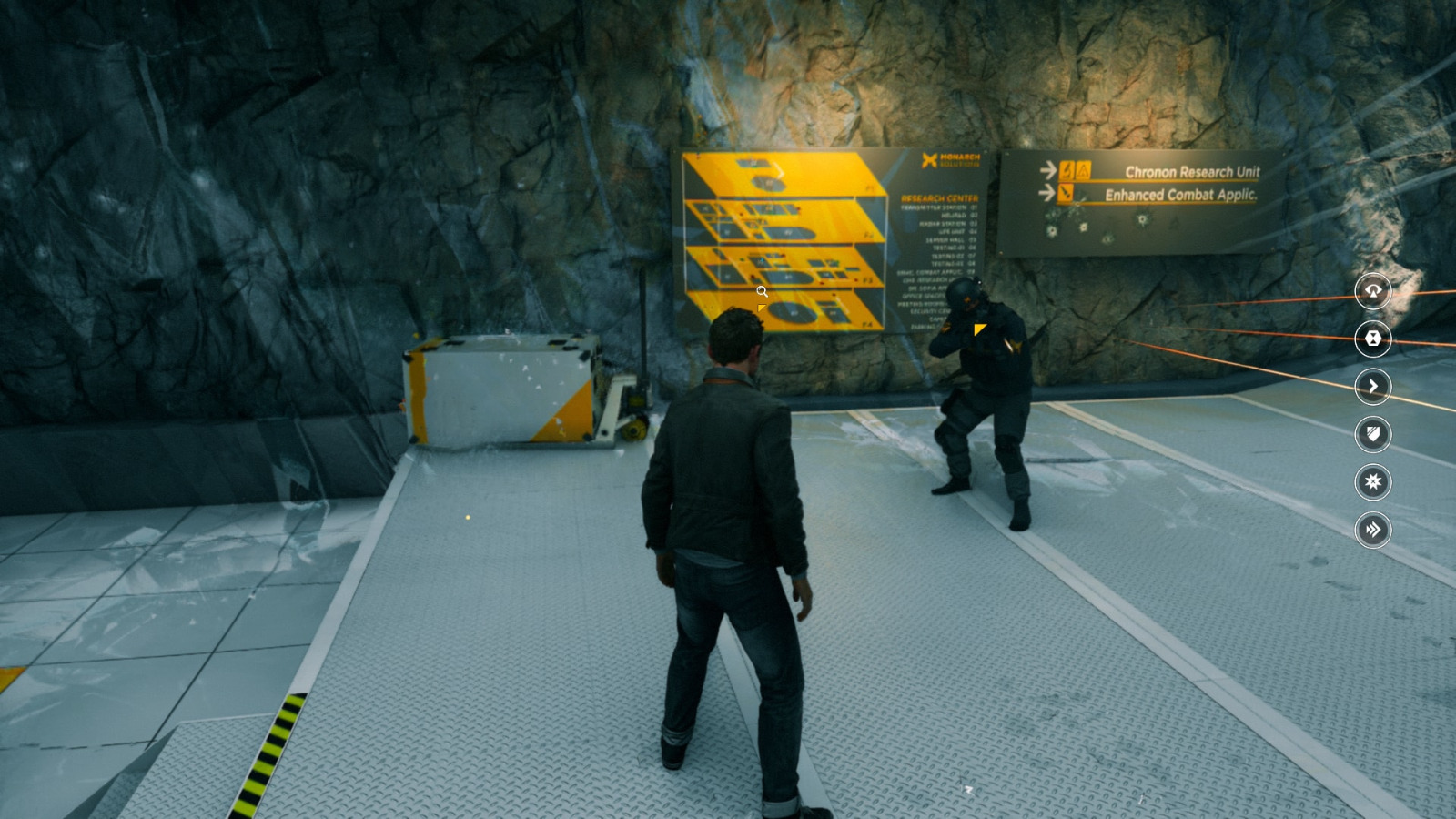Click the magnifying glass on the floor map
The height and width of the screenshot is (819, 1456).
pyautogui.click(x=763, y=290)
